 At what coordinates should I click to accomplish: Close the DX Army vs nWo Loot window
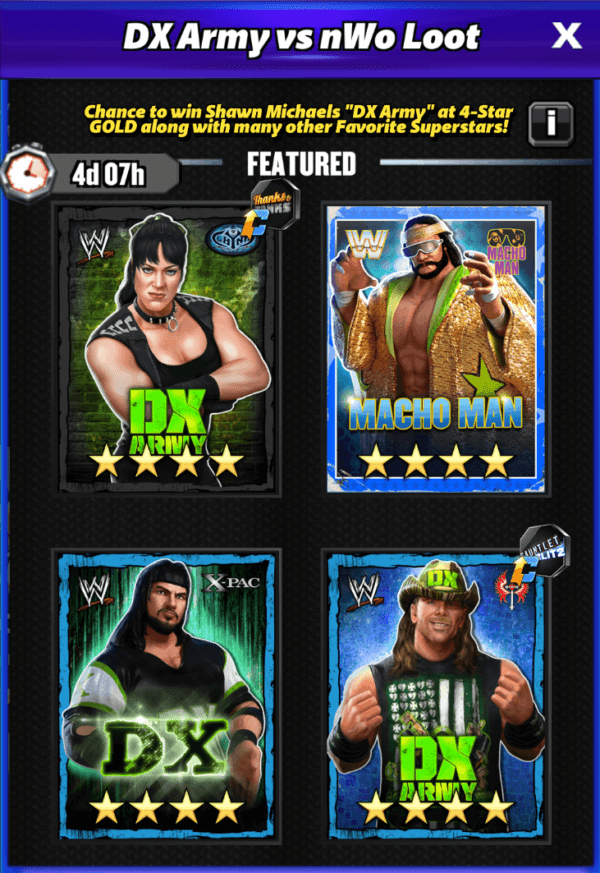566,37
